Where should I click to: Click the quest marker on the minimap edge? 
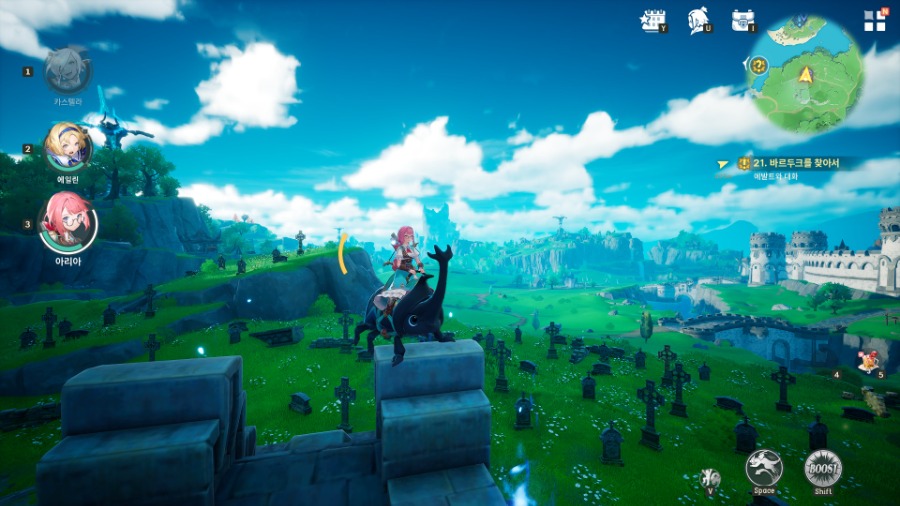(758, 66)
